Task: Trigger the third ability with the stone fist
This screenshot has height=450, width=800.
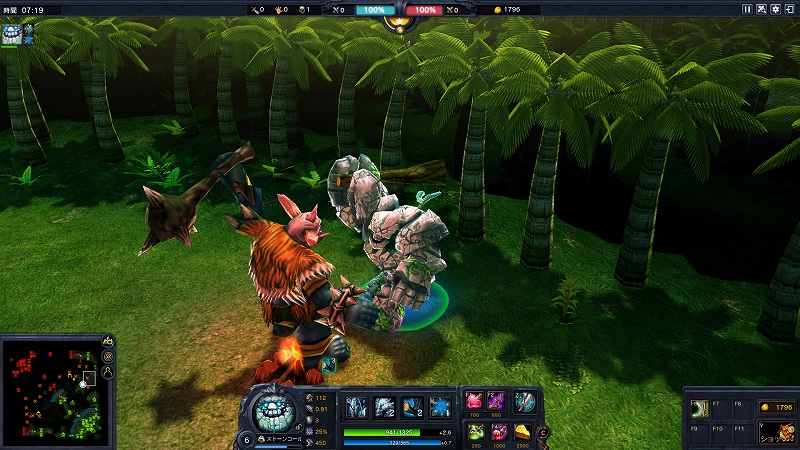Action: 412,407
